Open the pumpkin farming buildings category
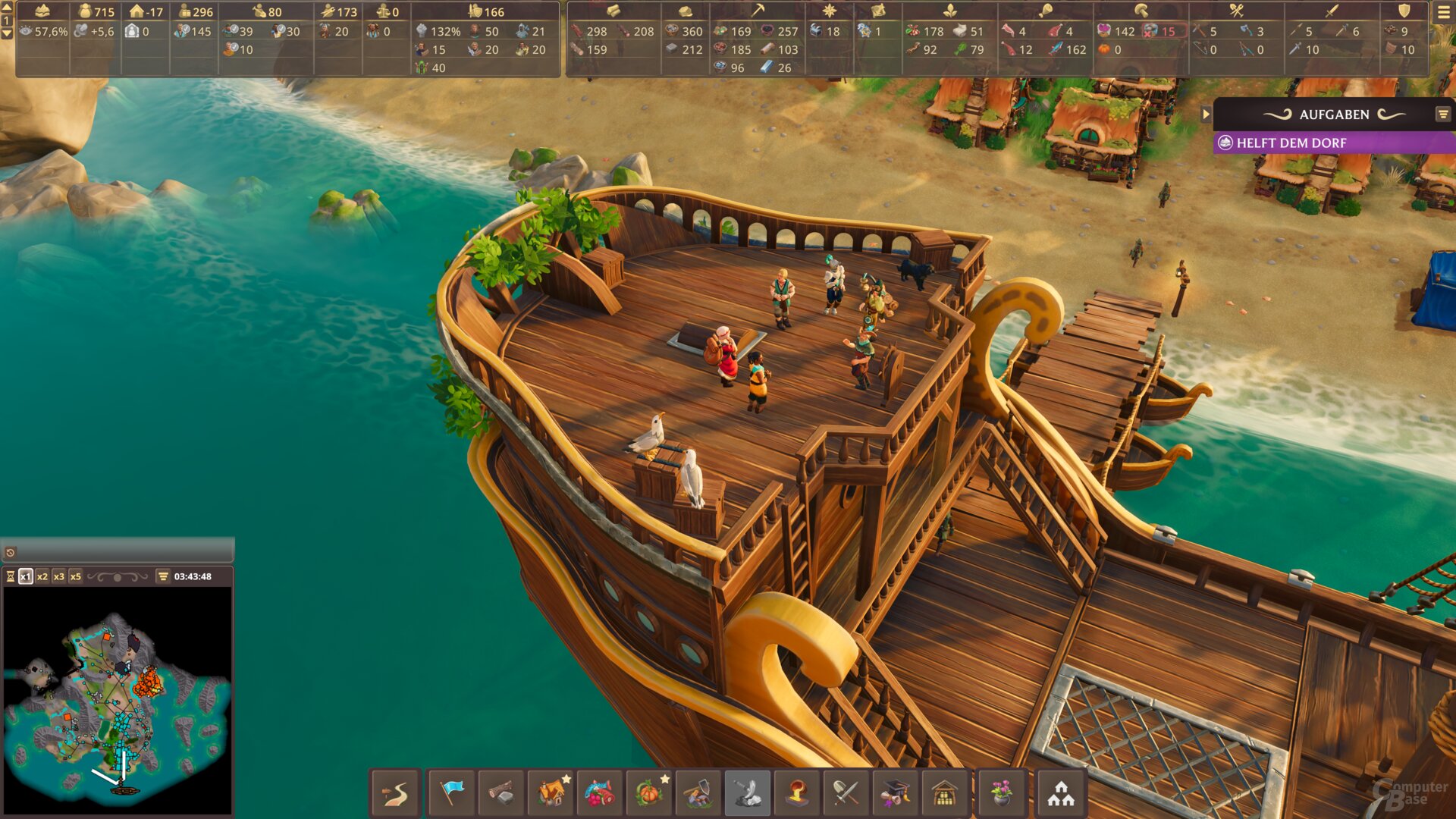 pos(649,793)
